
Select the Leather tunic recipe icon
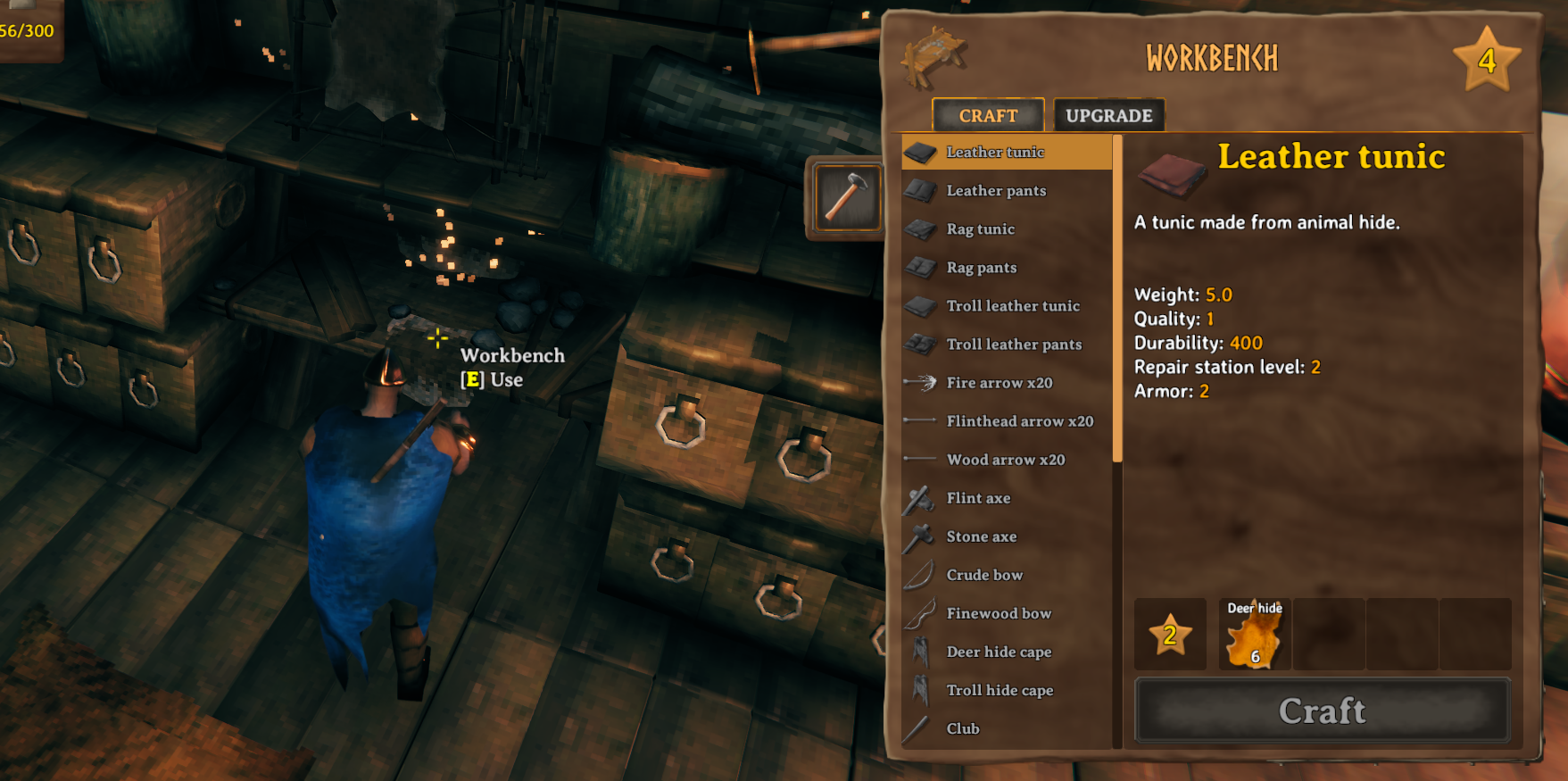922,152
